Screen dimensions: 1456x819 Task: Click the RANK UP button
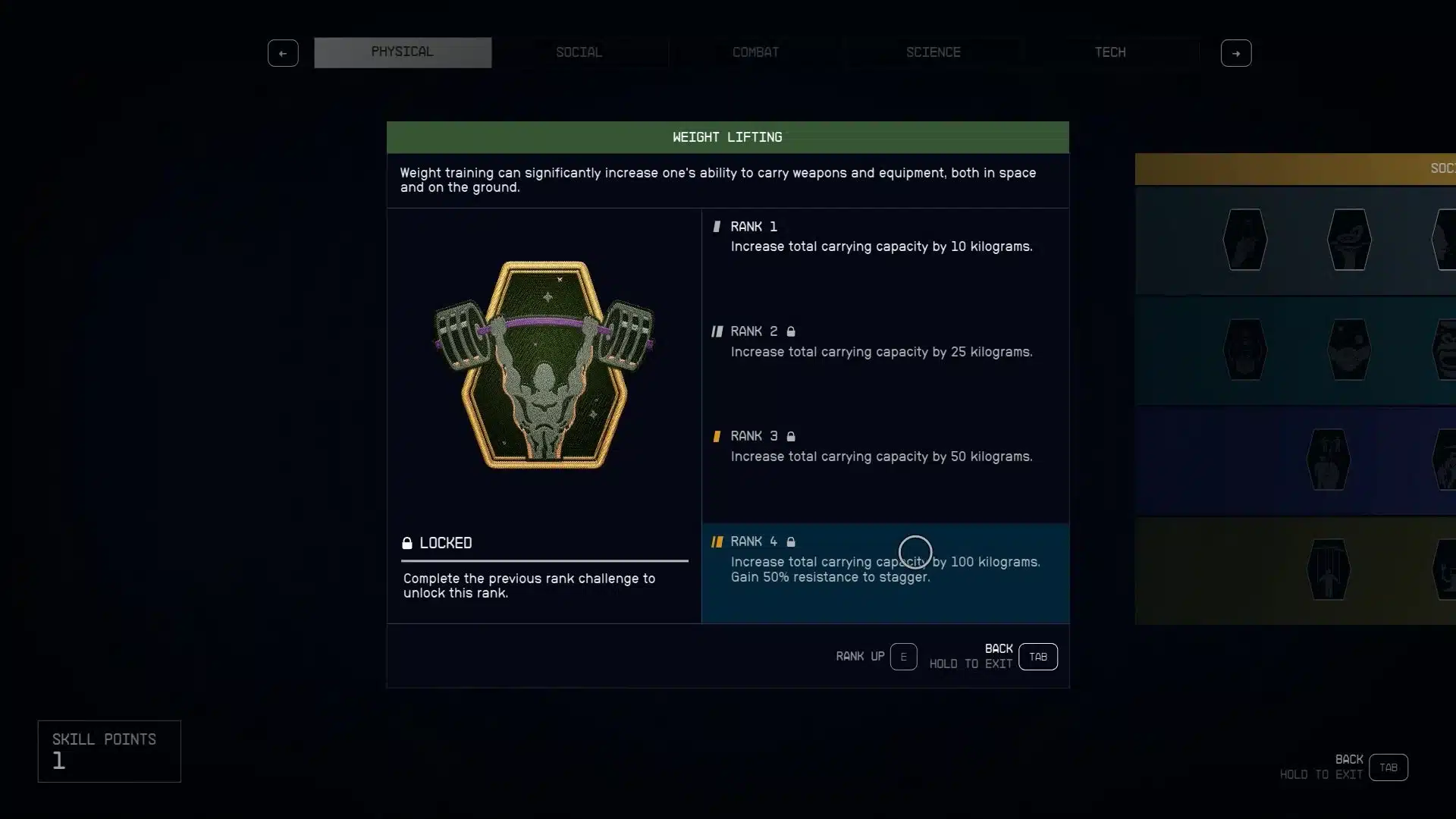coord(903,657)
